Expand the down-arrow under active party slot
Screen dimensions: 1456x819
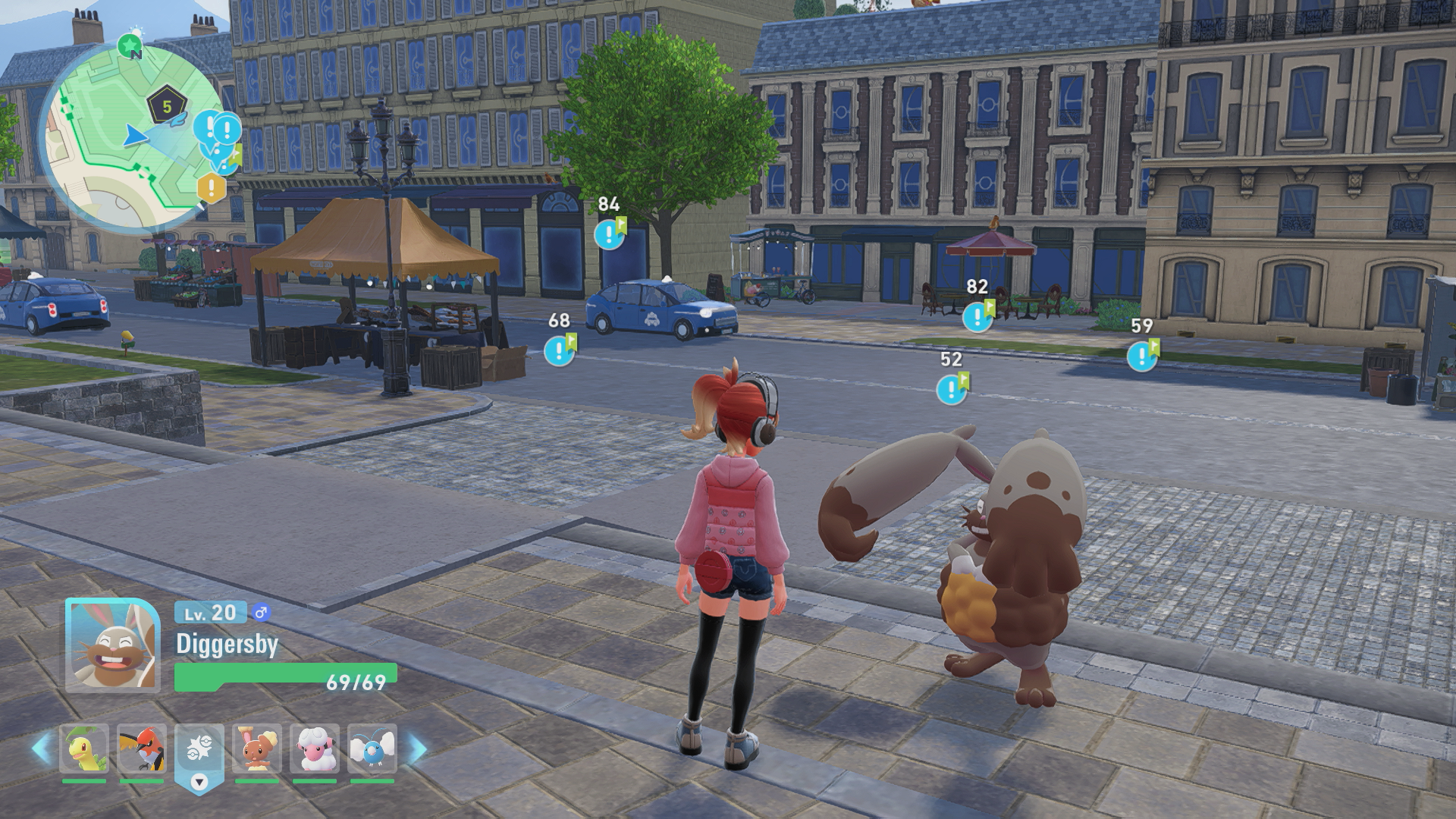tap(199, 782)
